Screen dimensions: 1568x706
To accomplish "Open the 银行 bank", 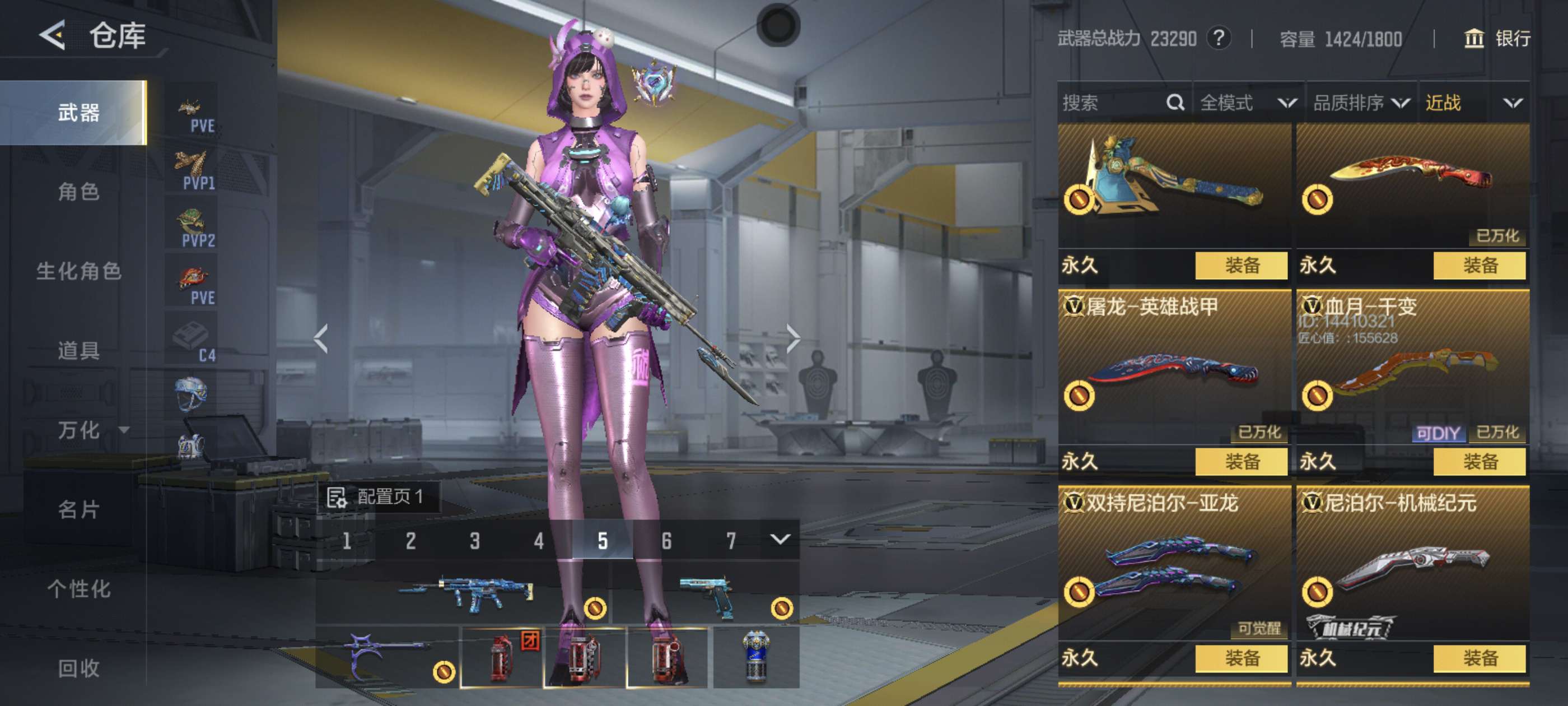I will (1497, 39).
